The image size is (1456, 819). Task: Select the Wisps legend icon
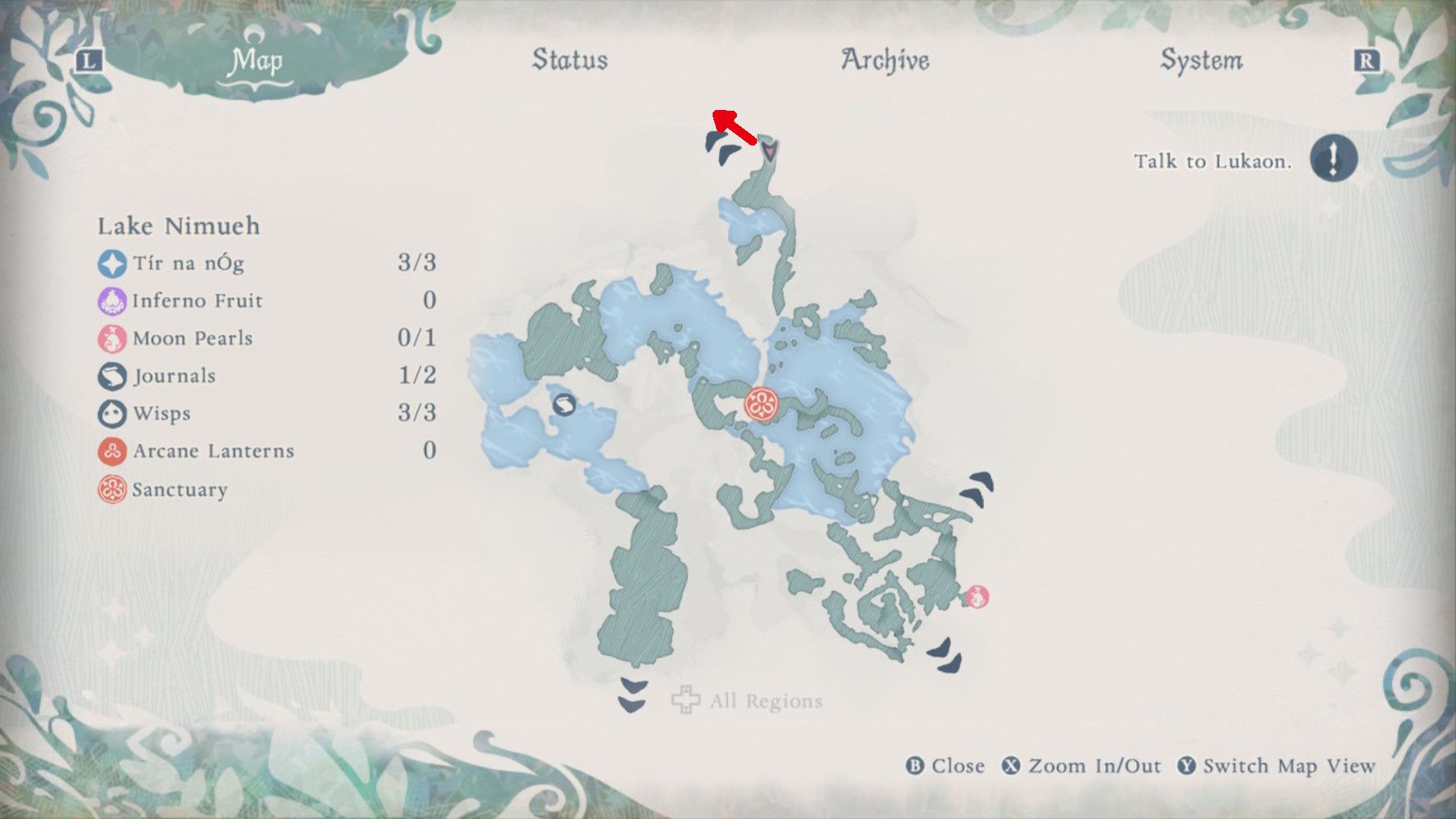coord(111,413)
